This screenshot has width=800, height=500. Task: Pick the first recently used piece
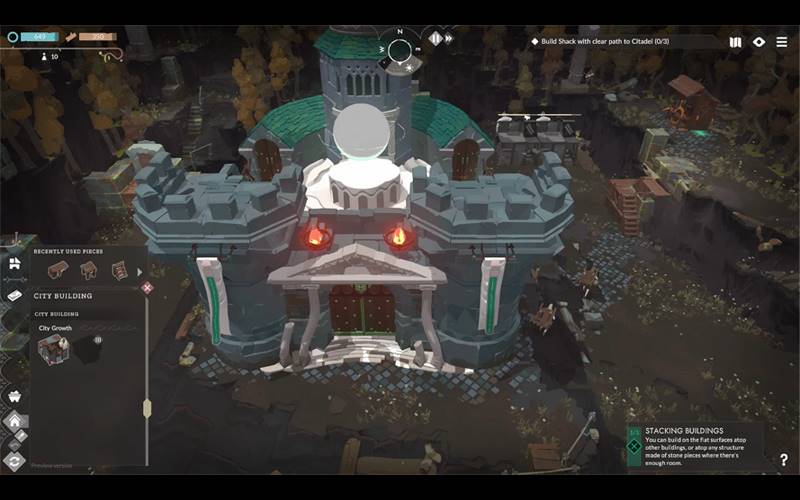(57, 270)
